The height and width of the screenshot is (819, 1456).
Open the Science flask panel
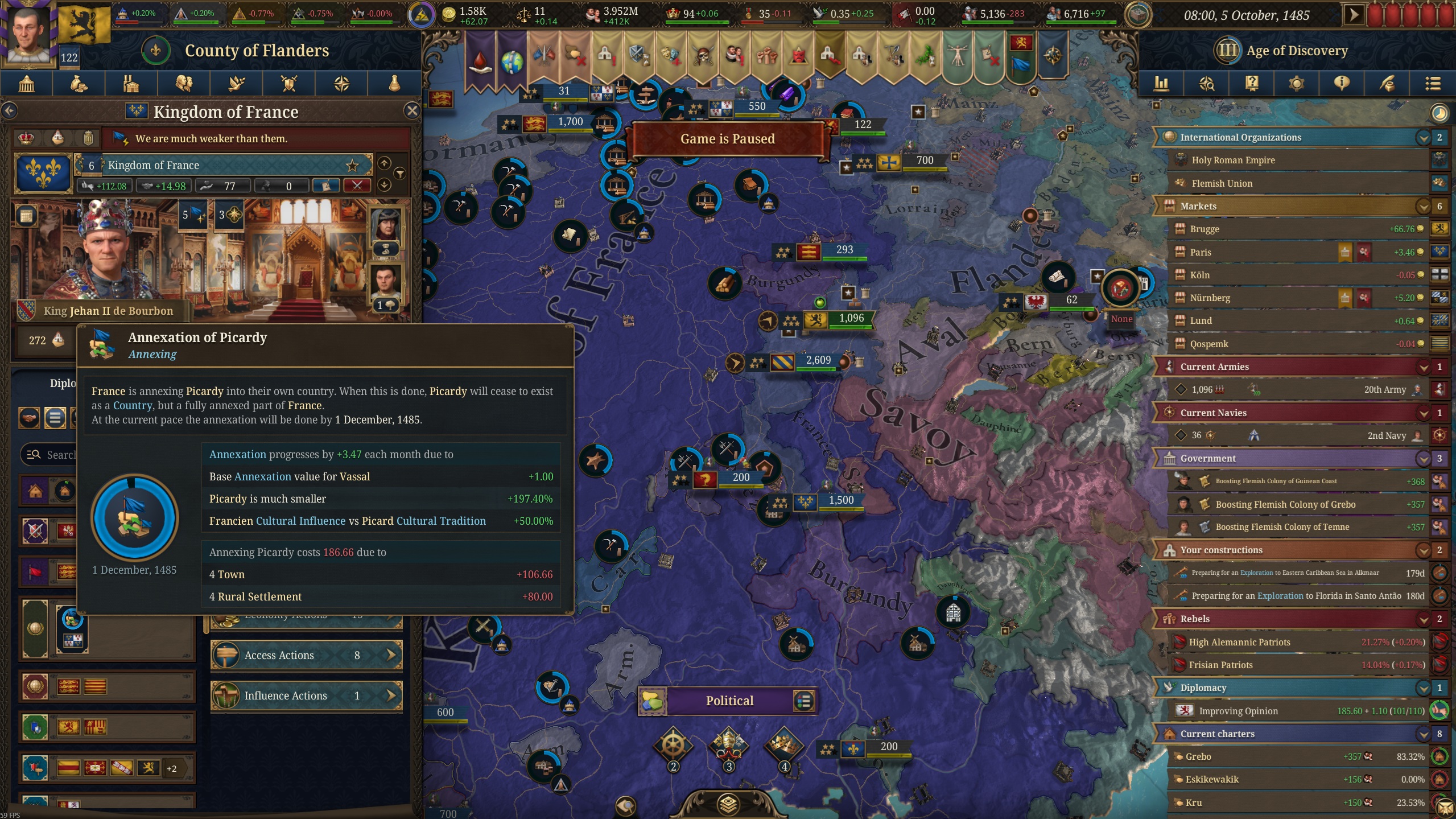393,84
